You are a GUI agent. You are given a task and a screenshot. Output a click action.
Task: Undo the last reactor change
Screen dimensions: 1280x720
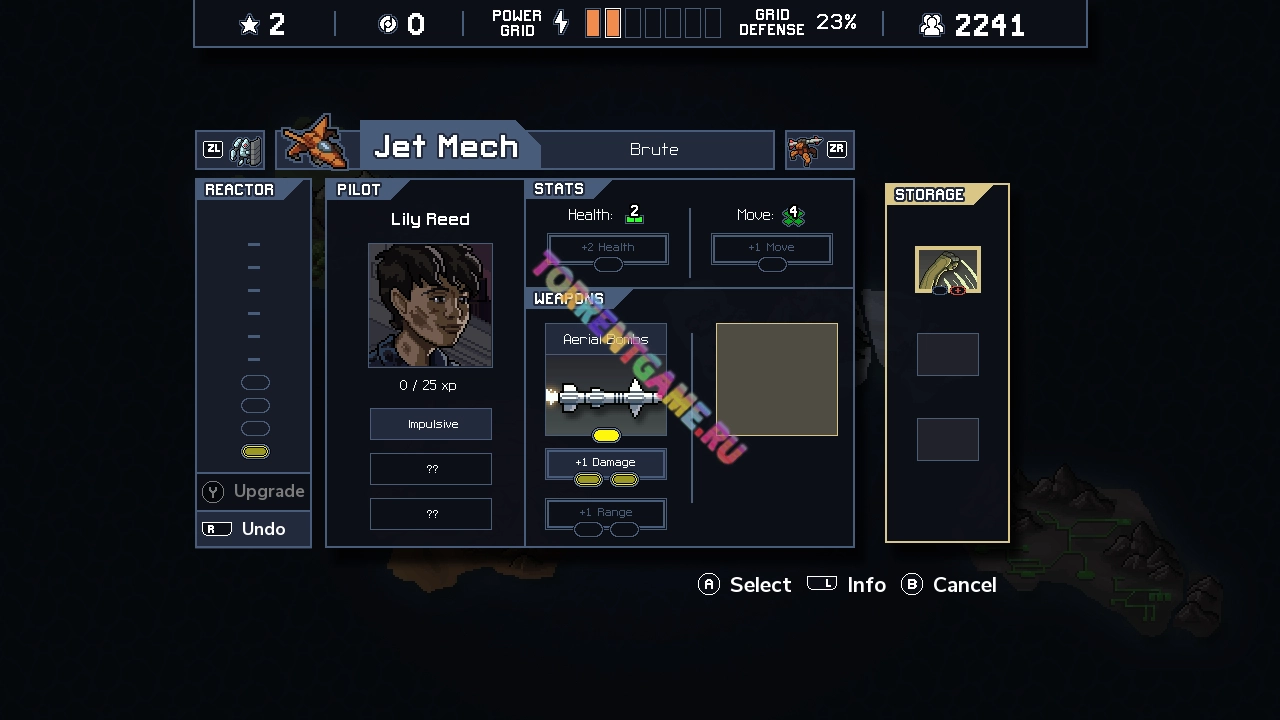pos(254,529)
